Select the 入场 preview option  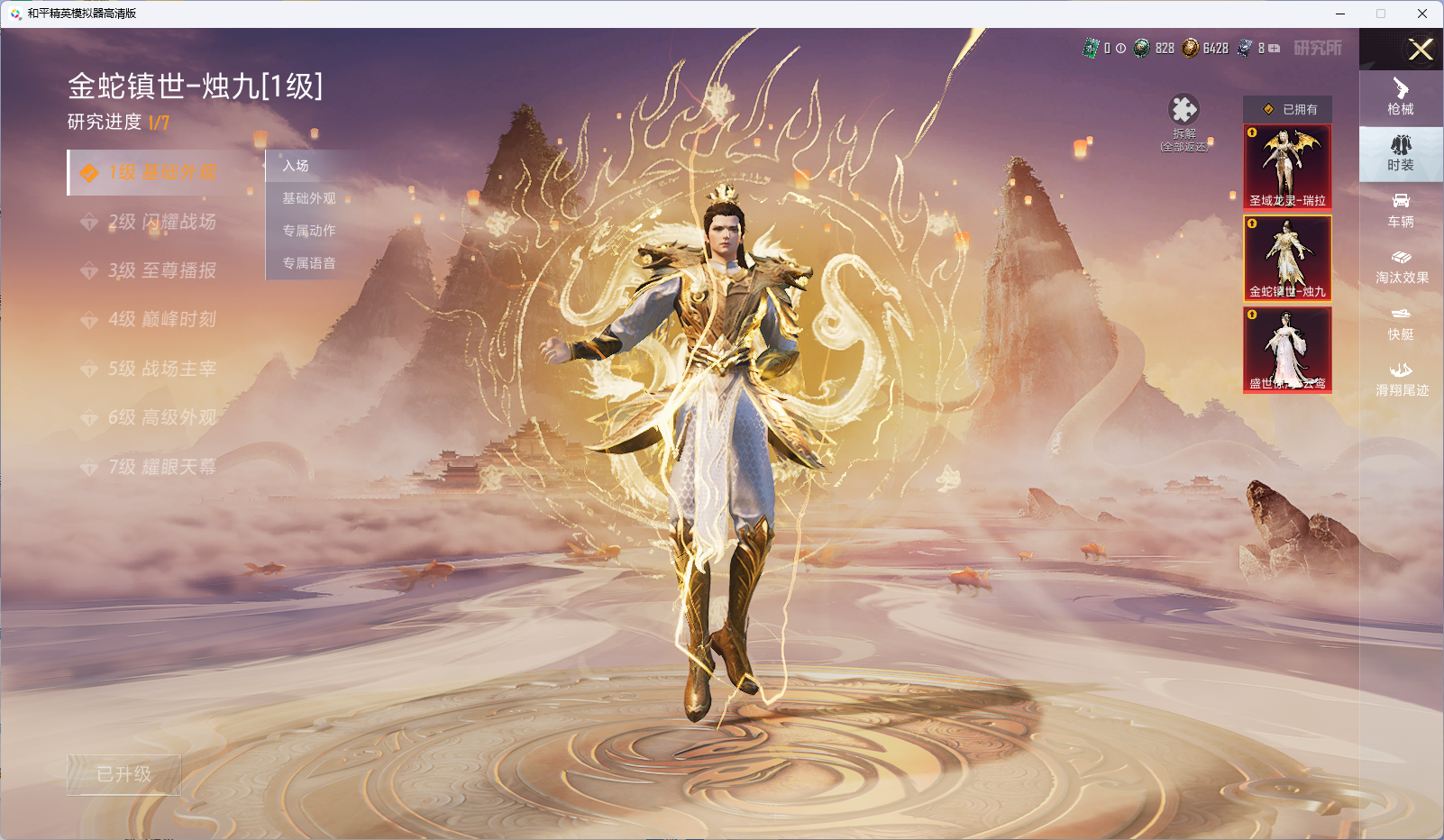(296, 166)
